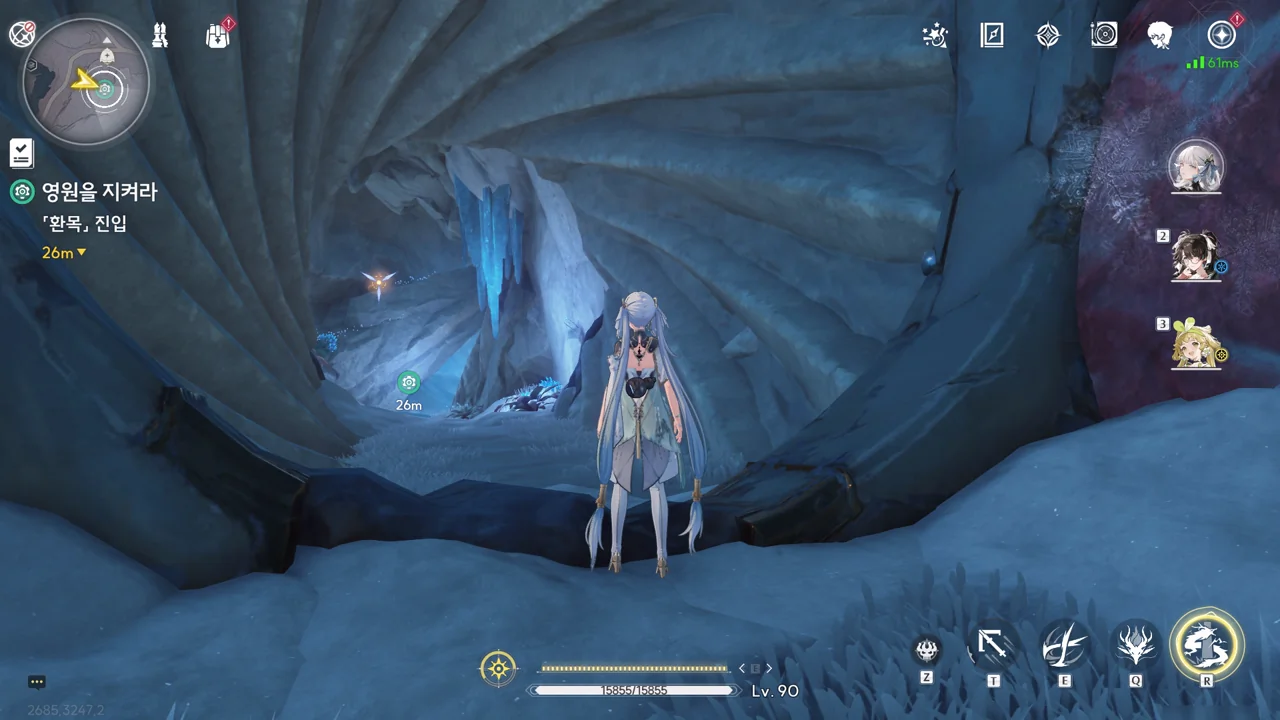
Task: Activate the glowing dragon ultimate skill
Action: point(1207,645)
